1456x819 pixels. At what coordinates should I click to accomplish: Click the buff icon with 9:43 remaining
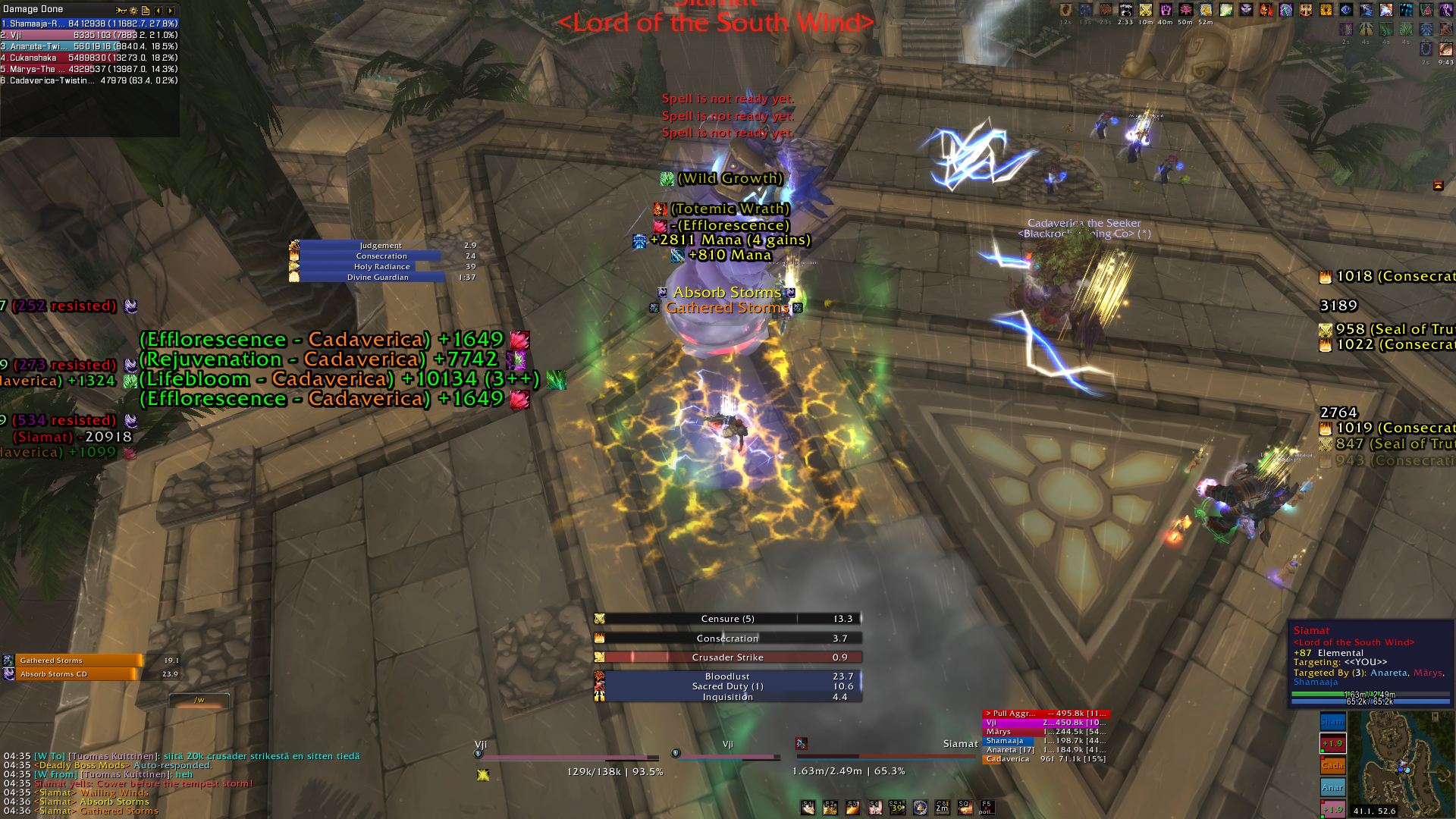pos(1445,49)
